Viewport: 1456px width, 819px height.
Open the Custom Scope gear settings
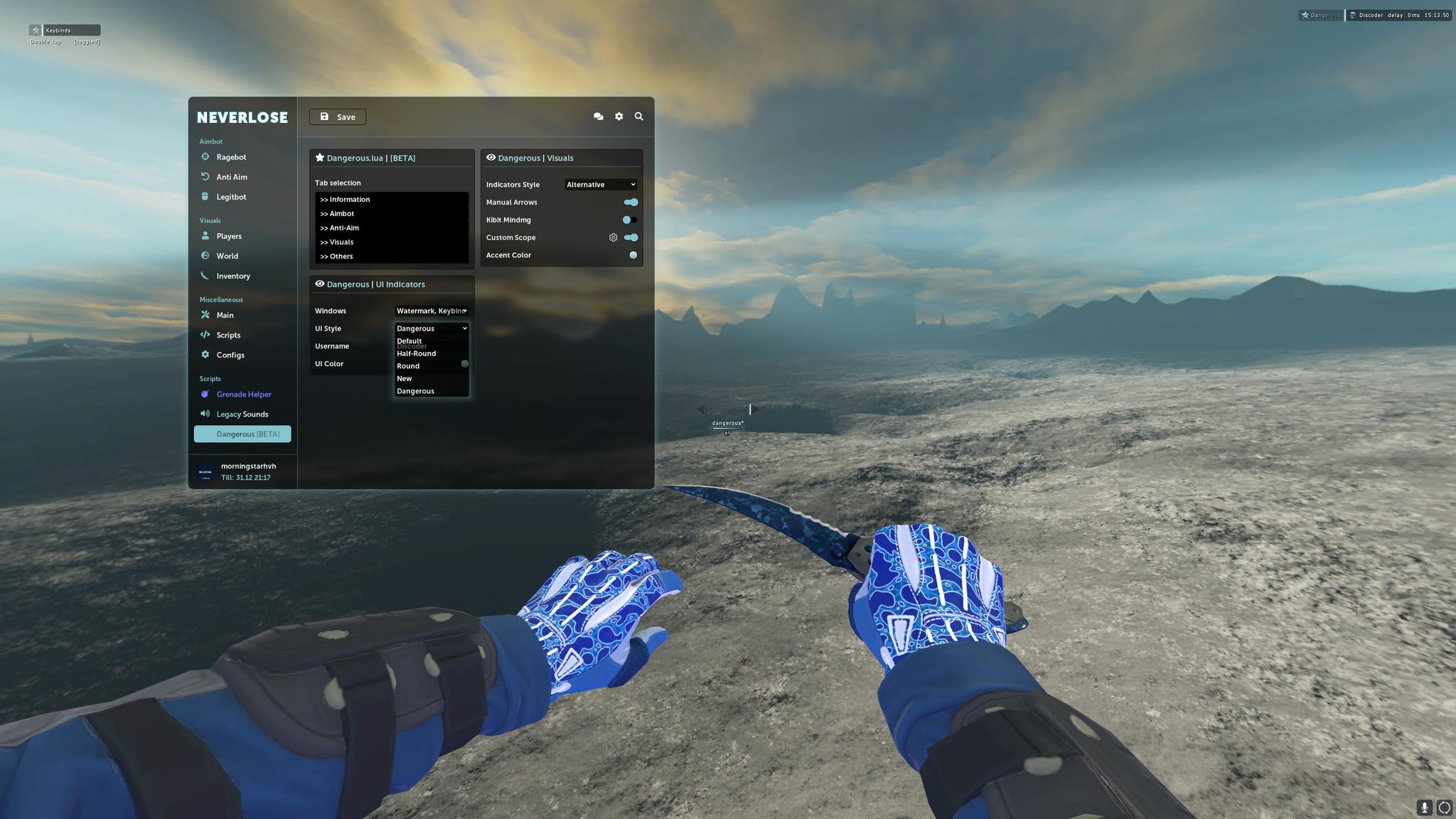[x=613, y=237]
